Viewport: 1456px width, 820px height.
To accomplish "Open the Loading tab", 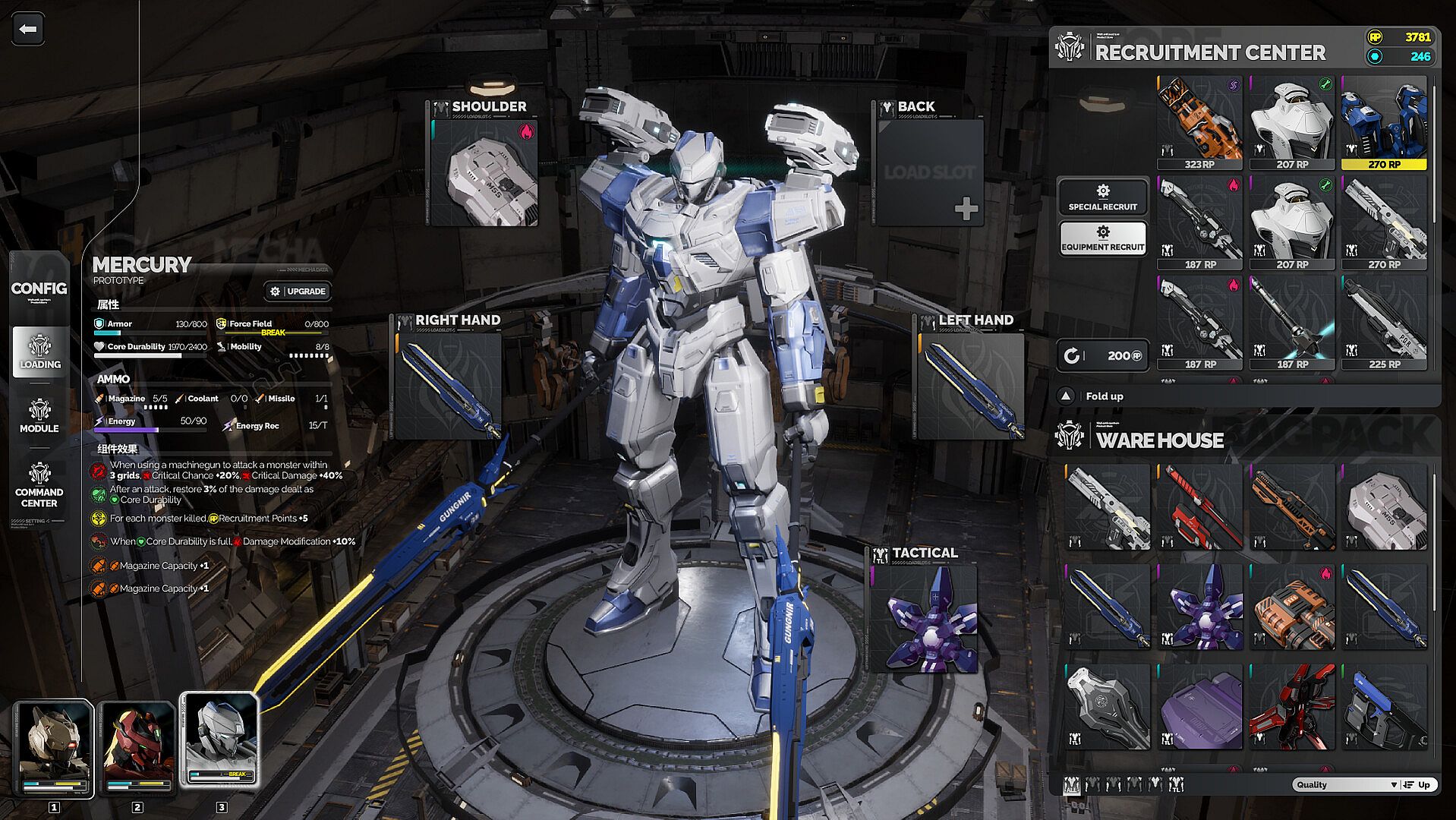I will coord(40,352).
